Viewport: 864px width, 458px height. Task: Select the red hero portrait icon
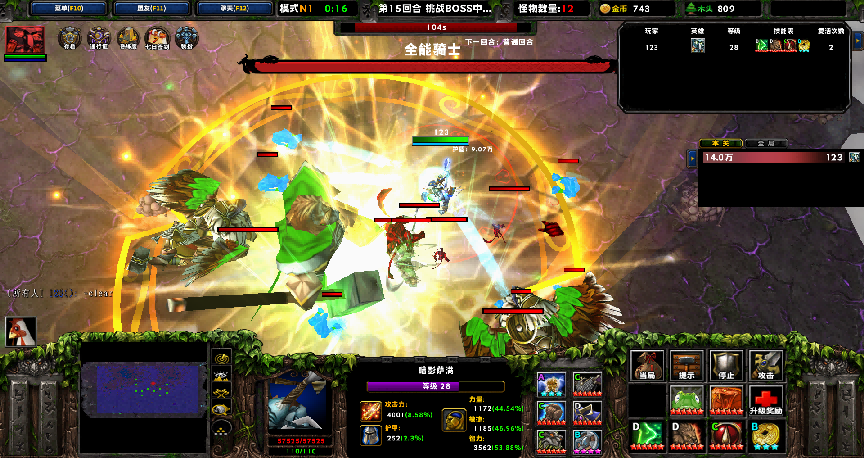point(24,40)
